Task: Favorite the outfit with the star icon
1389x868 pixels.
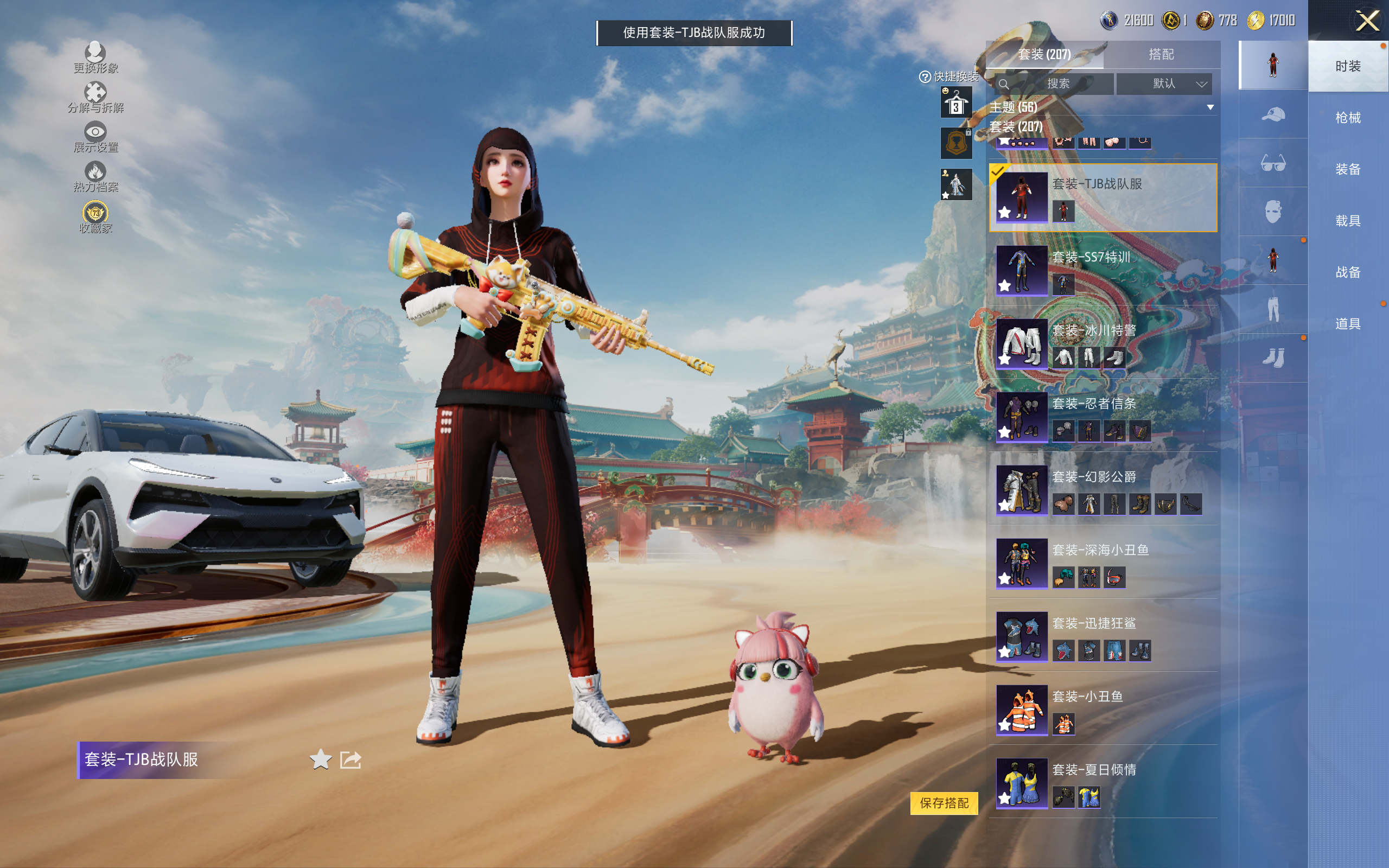Action: (320, 759)
